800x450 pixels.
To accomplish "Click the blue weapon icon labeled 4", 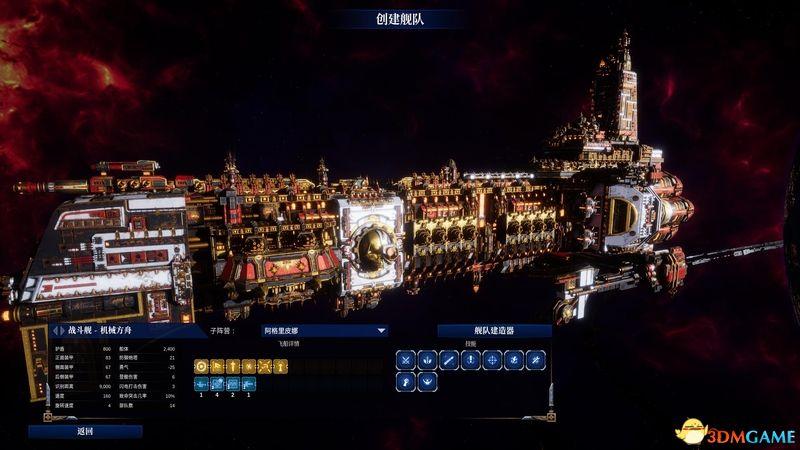I will click(x=216, y=382).
